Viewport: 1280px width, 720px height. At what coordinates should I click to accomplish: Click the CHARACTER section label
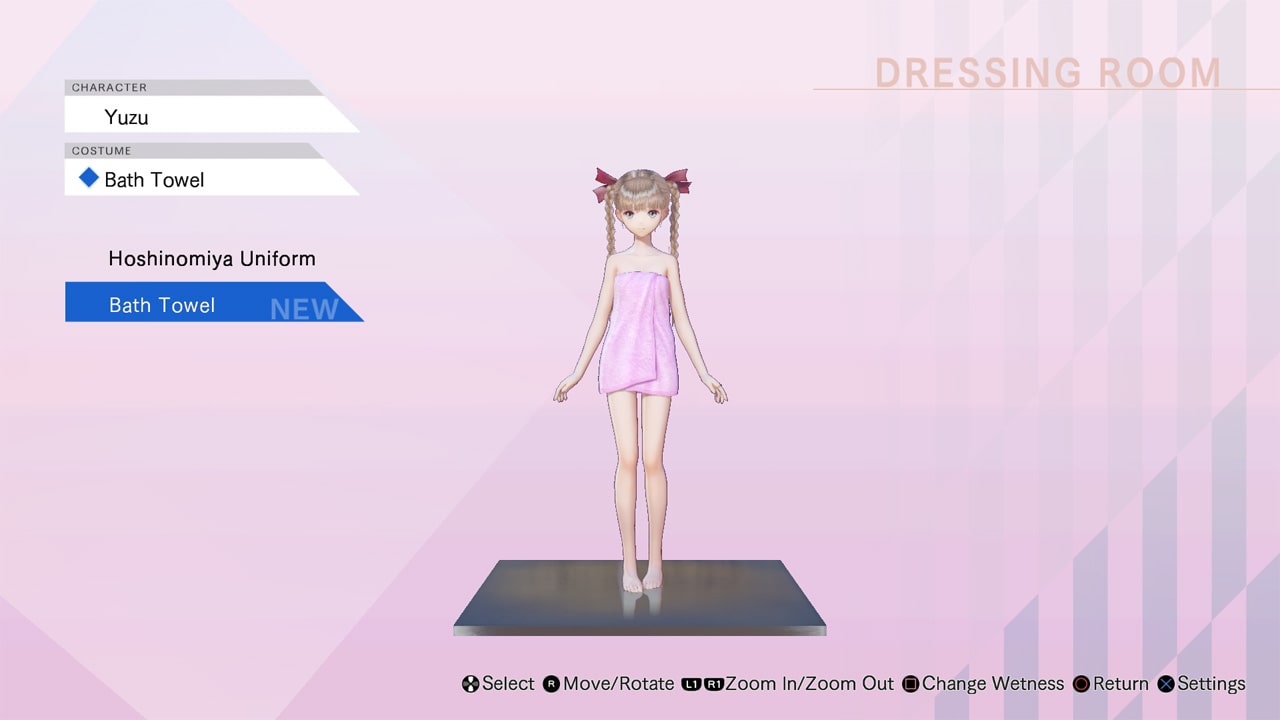(x=109, y=87)
